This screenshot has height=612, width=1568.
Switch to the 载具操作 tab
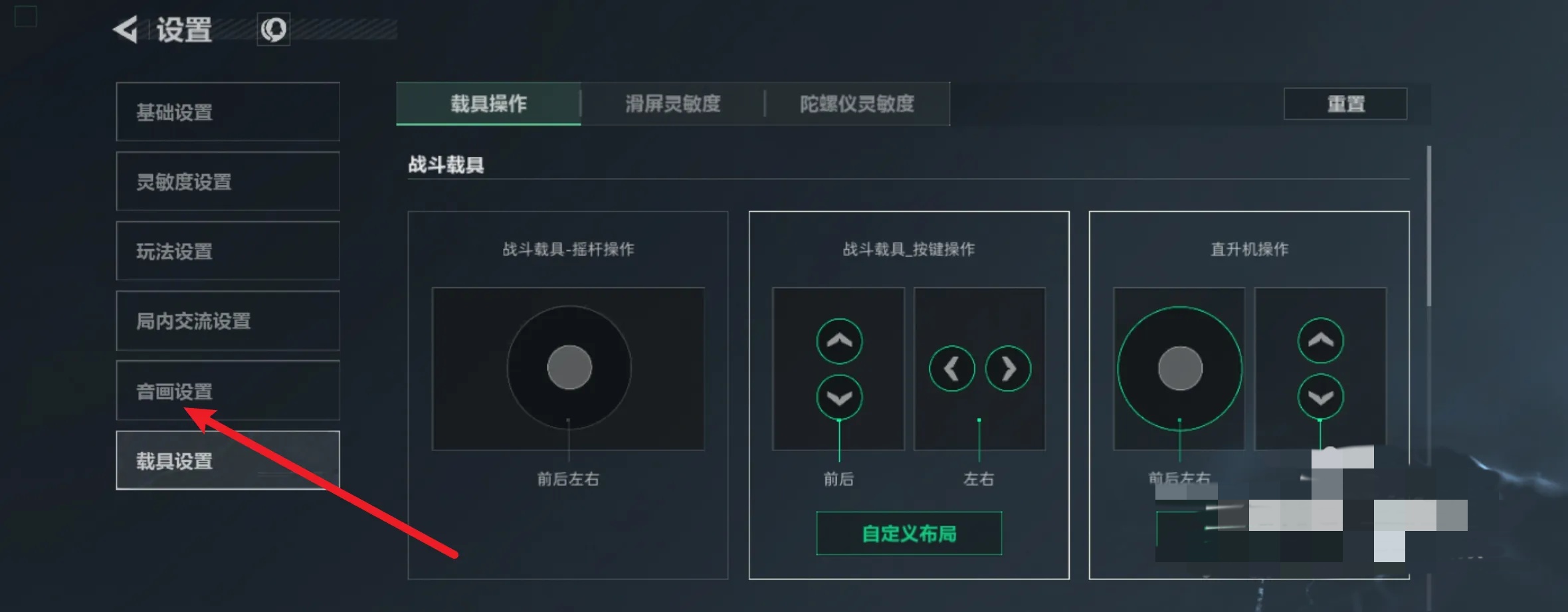(487, 104)
